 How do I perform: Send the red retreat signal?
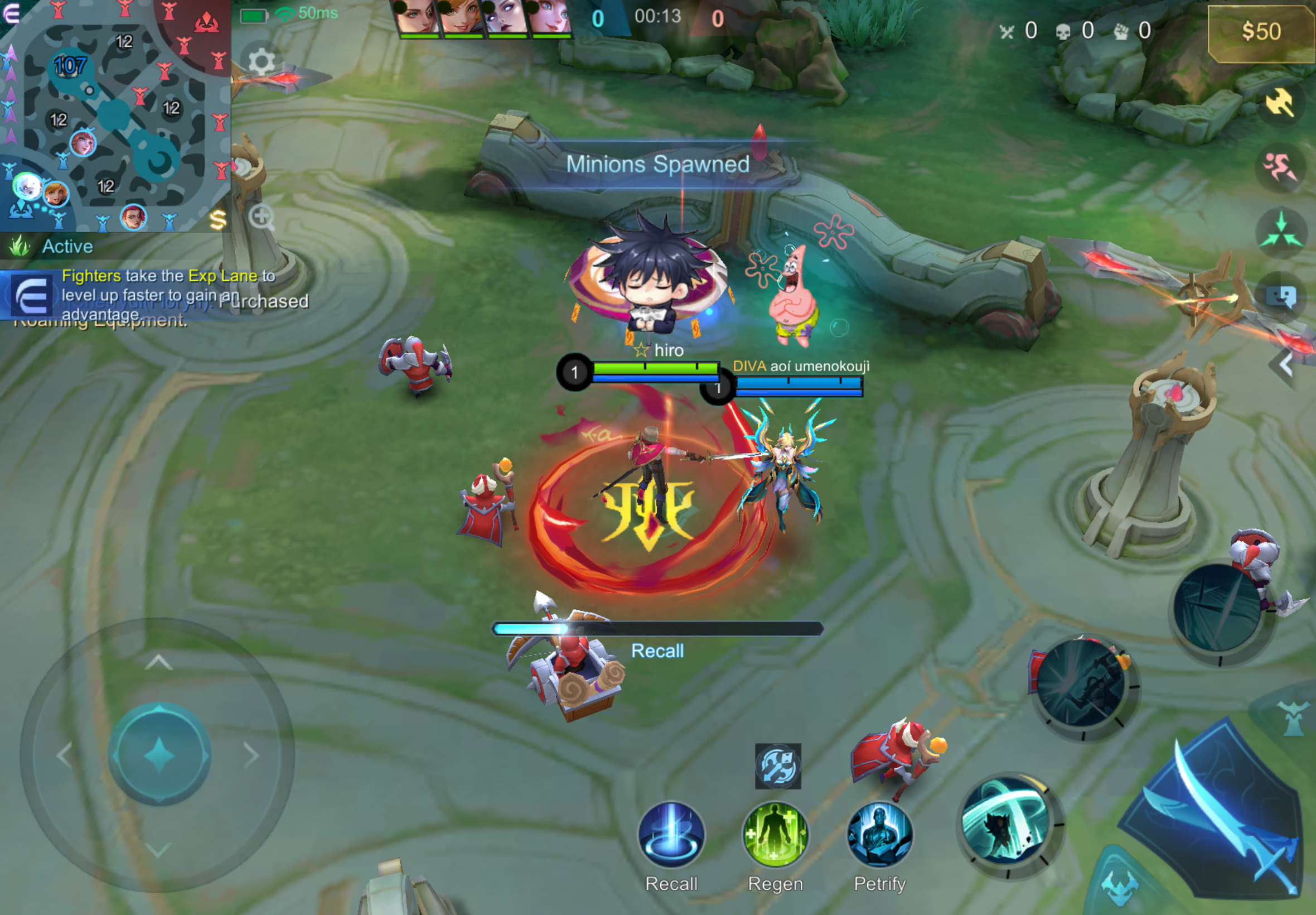click(x=1280, y=168)
